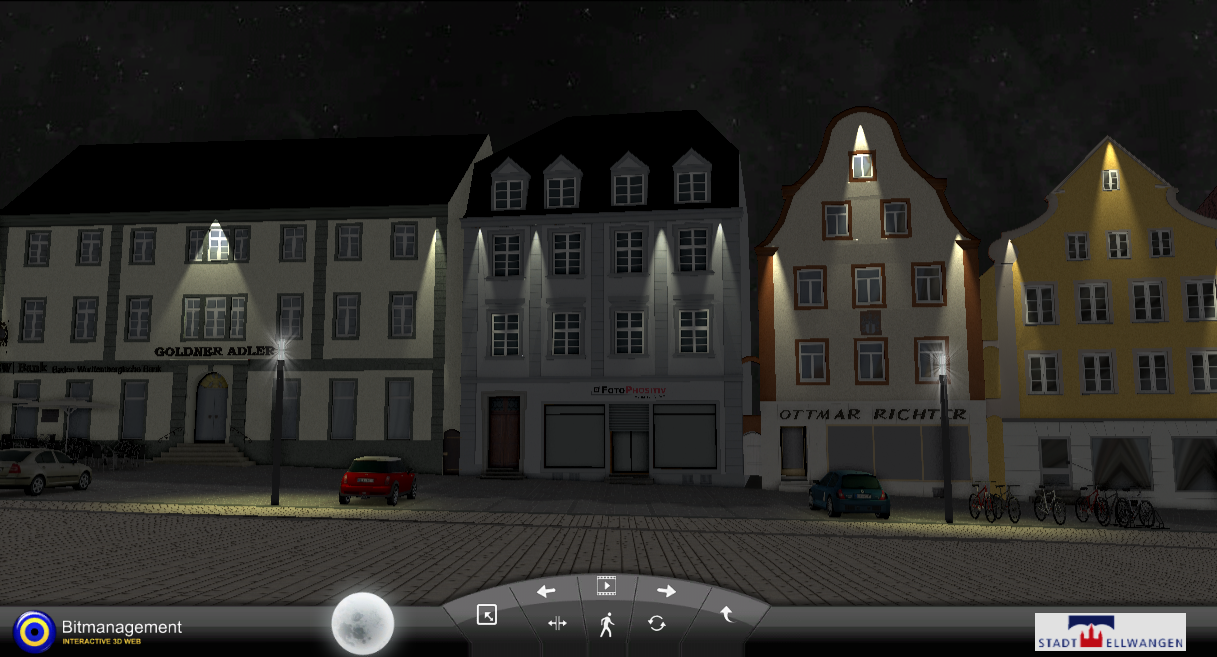Select the left arrow navigation button
Image resolution: width=1217 pixels, height=657 pixels.
point(546,591)
